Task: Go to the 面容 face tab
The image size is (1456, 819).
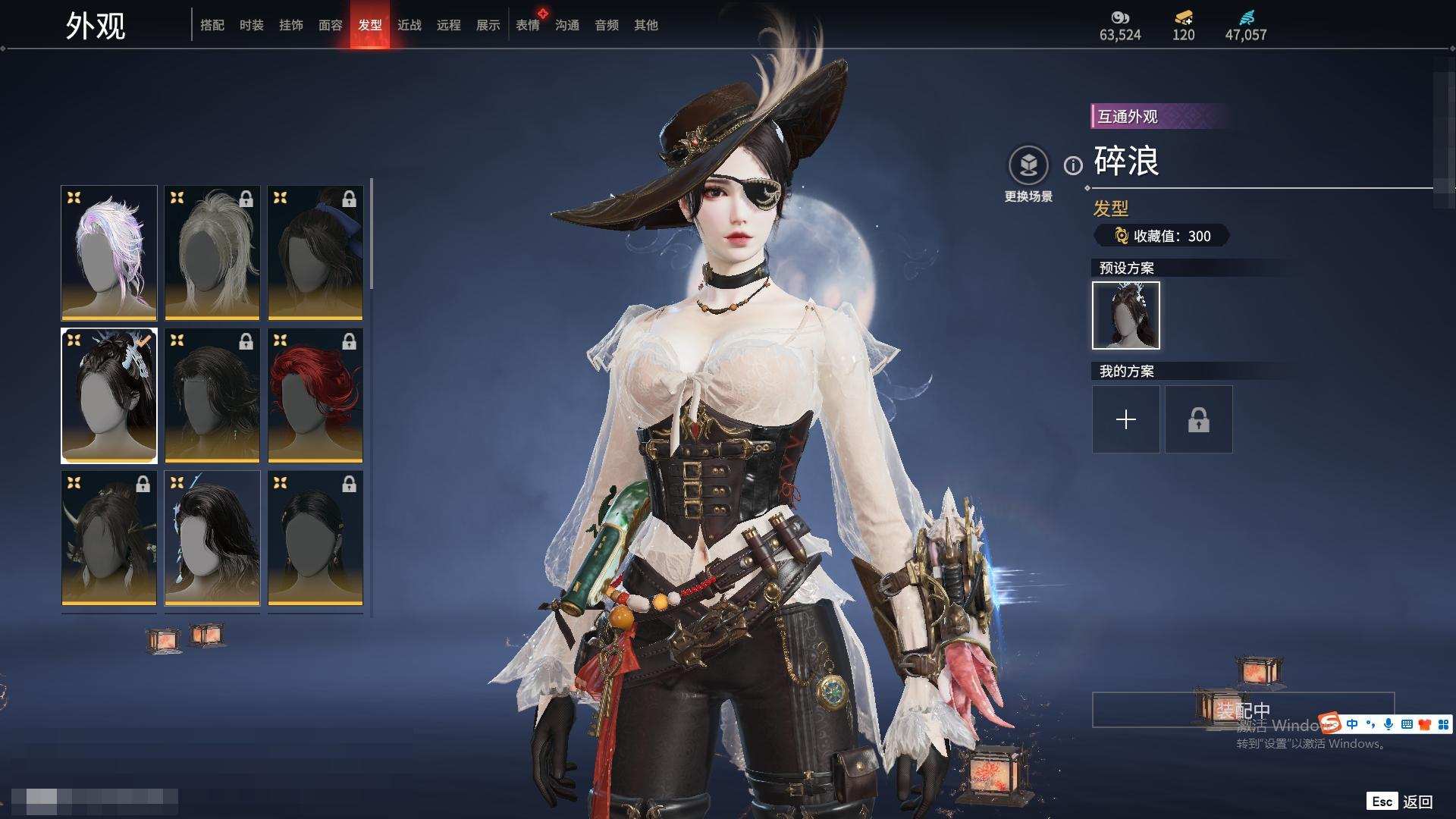Action: 331,25
